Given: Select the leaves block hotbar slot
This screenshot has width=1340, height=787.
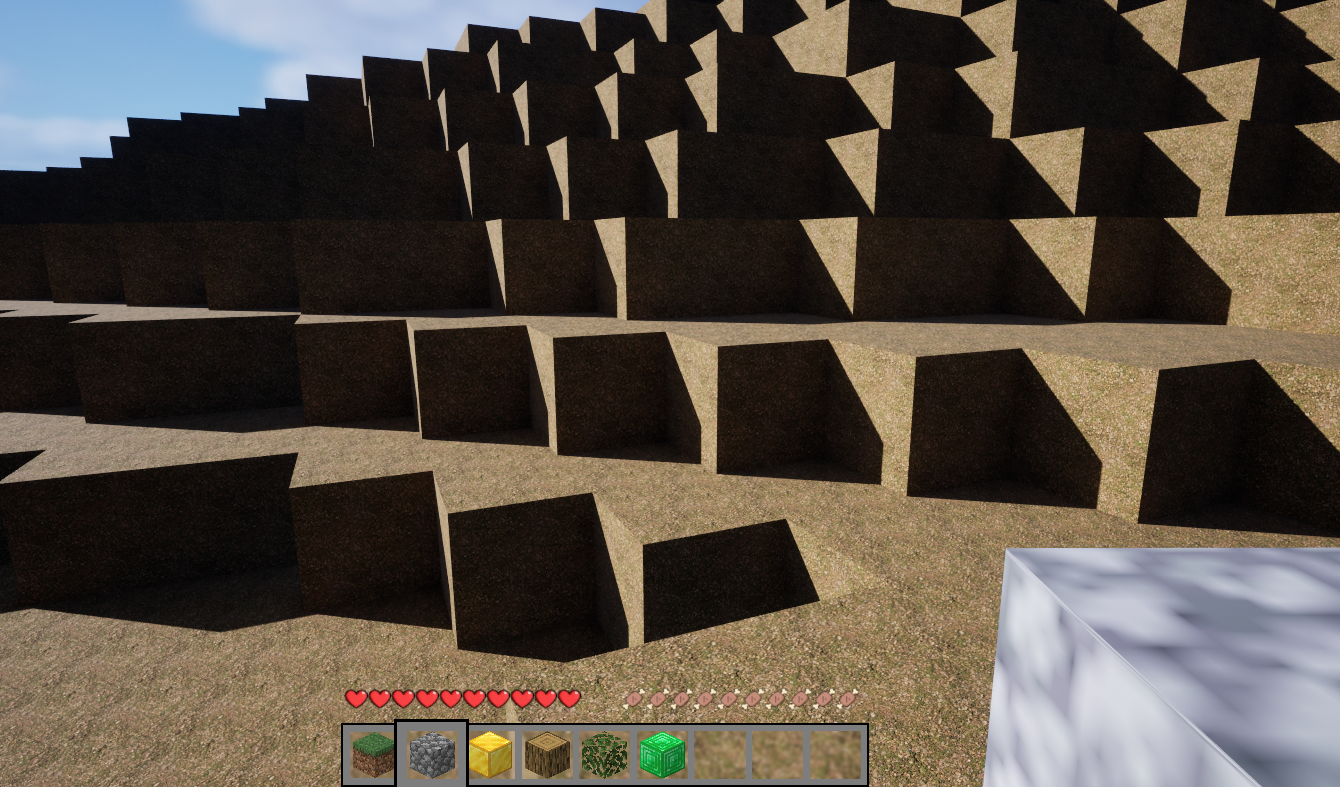Looking at the screenshot, I should pyautogui.click(x=604, y=755).
